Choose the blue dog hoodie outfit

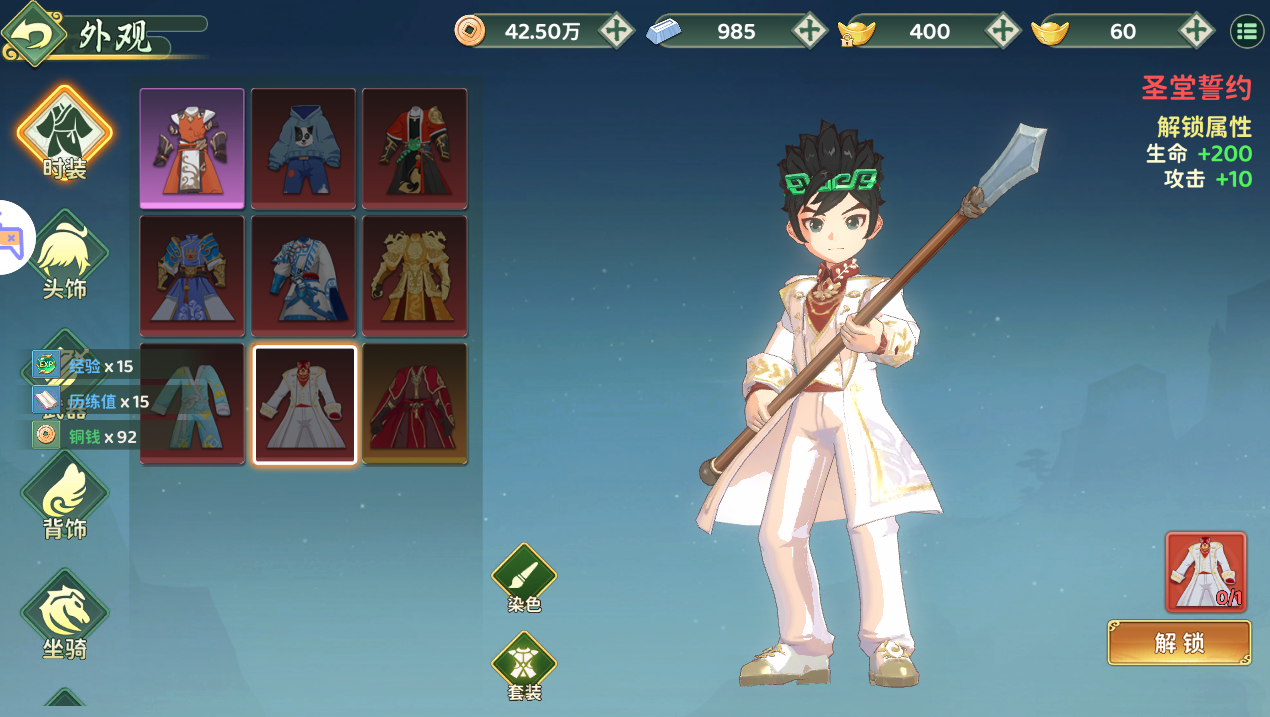tap(303, 148)
